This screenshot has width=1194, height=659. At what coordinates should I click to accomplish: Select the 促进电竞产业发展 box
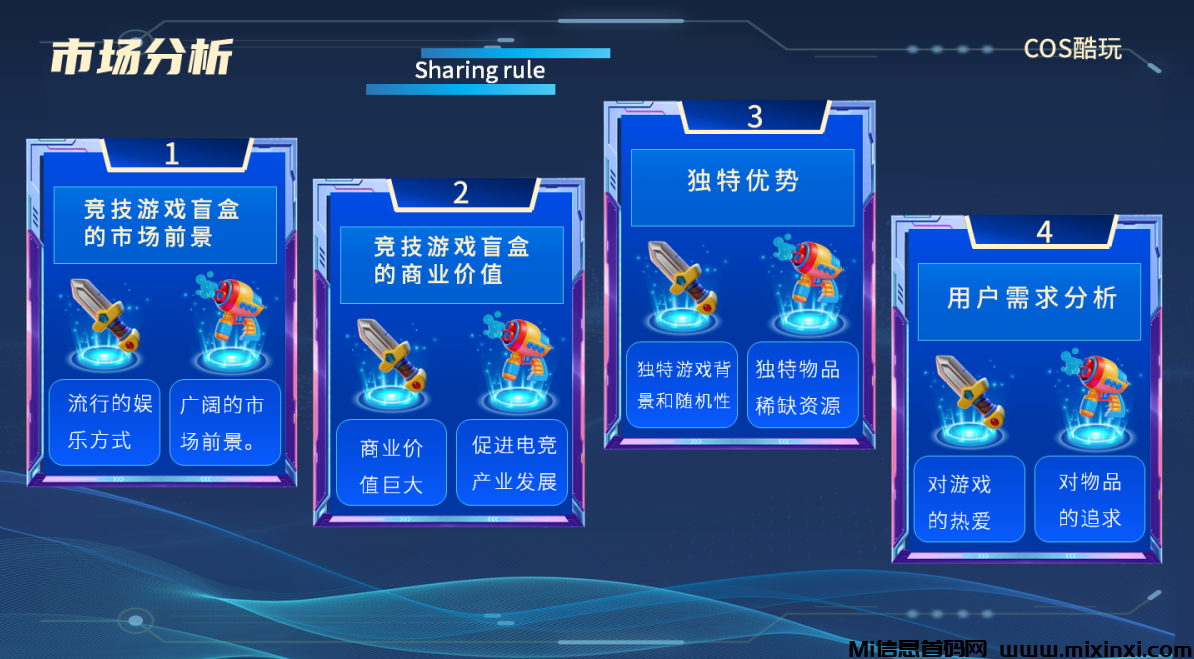click(x=512, y=462)
